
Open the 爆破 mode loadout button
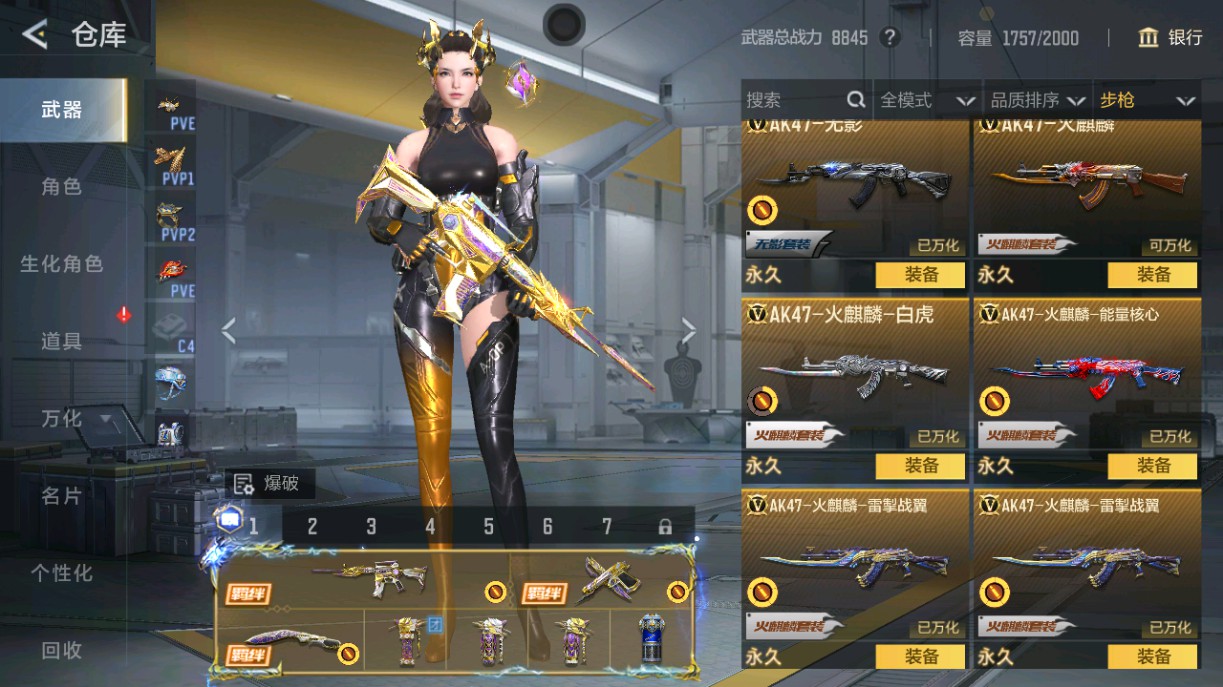[x=270, y=484]
